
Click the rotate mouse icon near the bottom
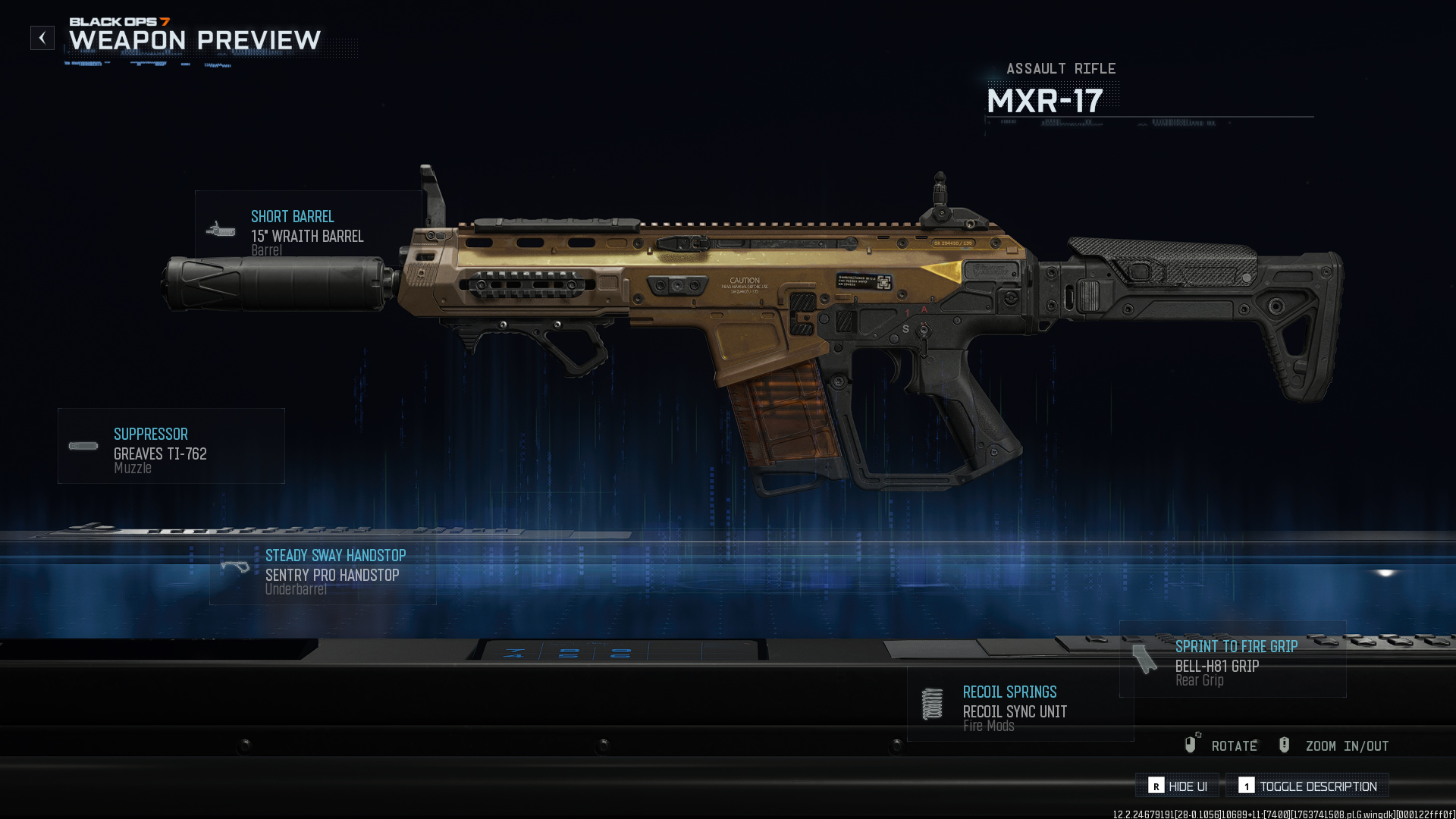(1191, 745)
